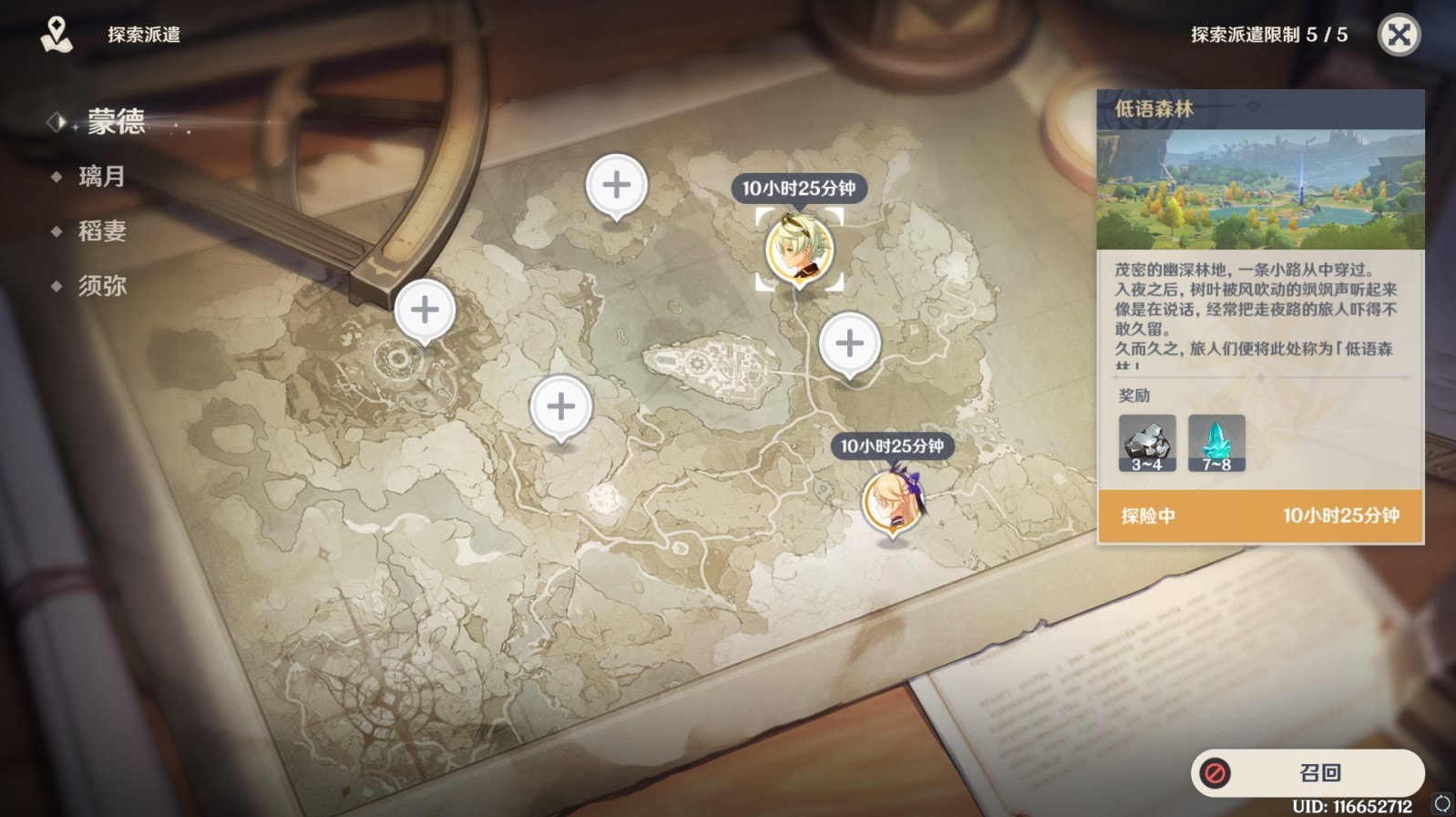Switch to the 璃月 region
The width and height of the screenshot is (1456, 817).
101,176
